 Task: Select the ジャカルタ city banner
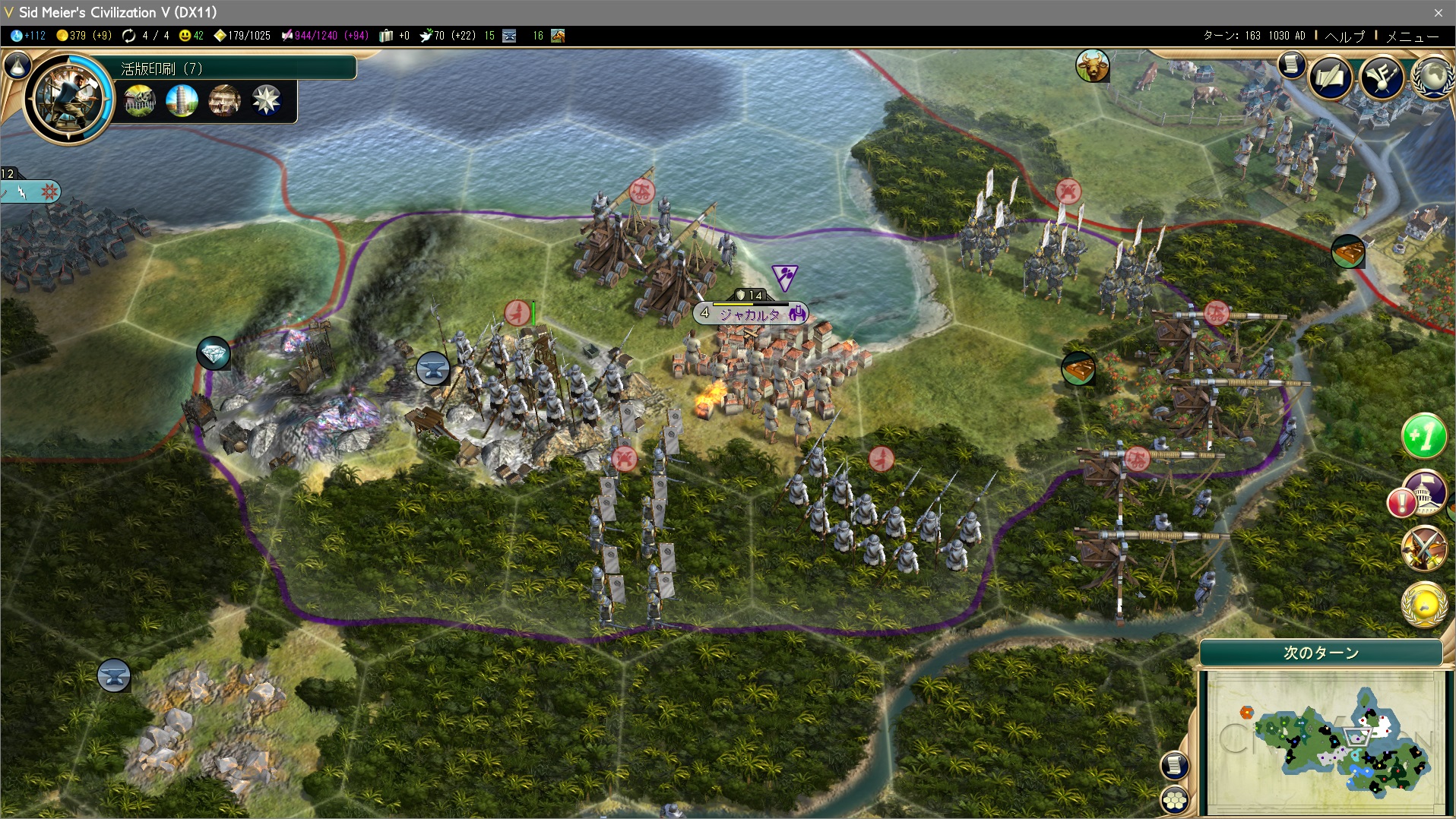point(750,314)
